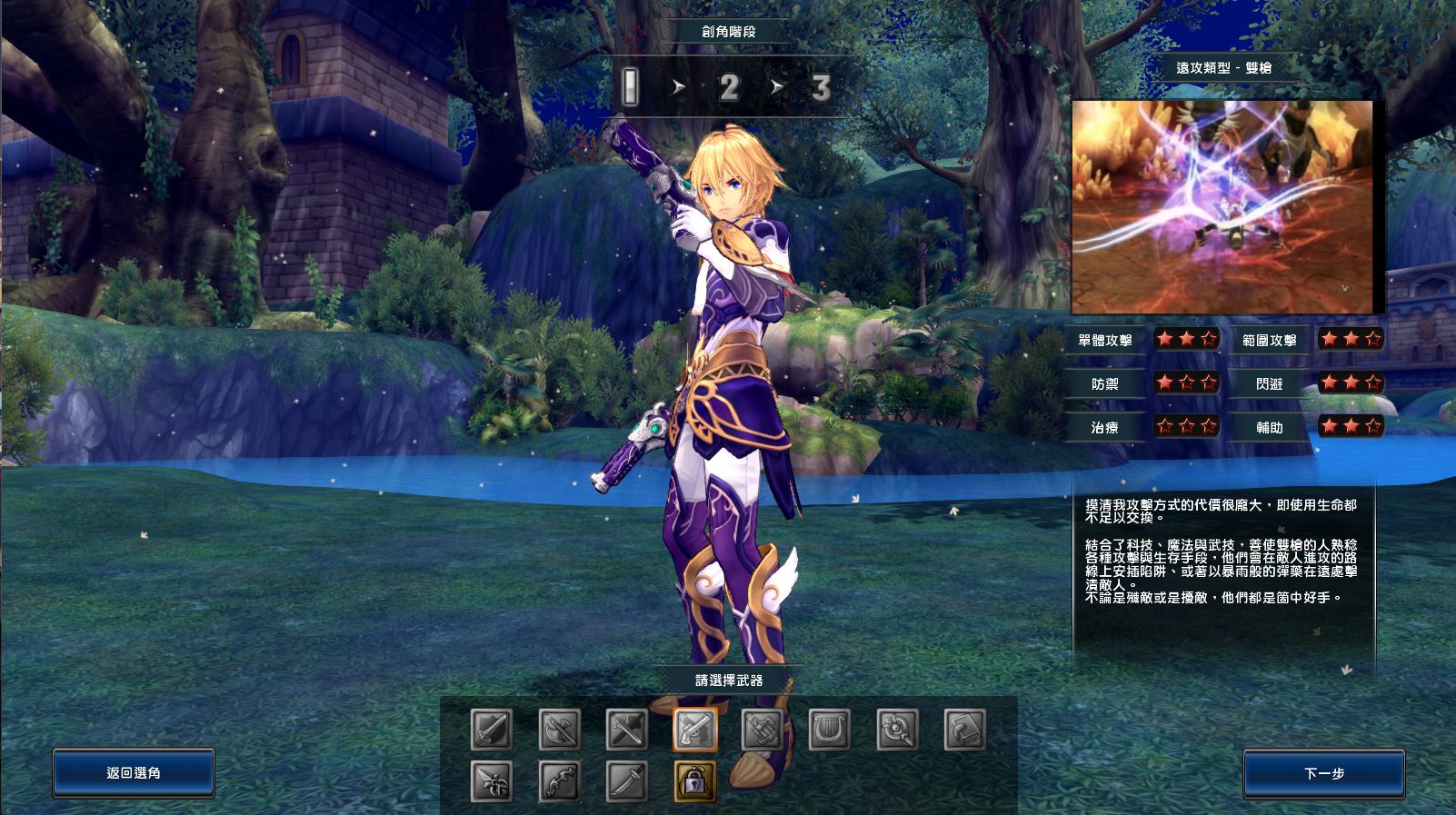Viewport: 1456px width, 815px height.
Task: Select the shuriken weapon icon
Action: 492,781
